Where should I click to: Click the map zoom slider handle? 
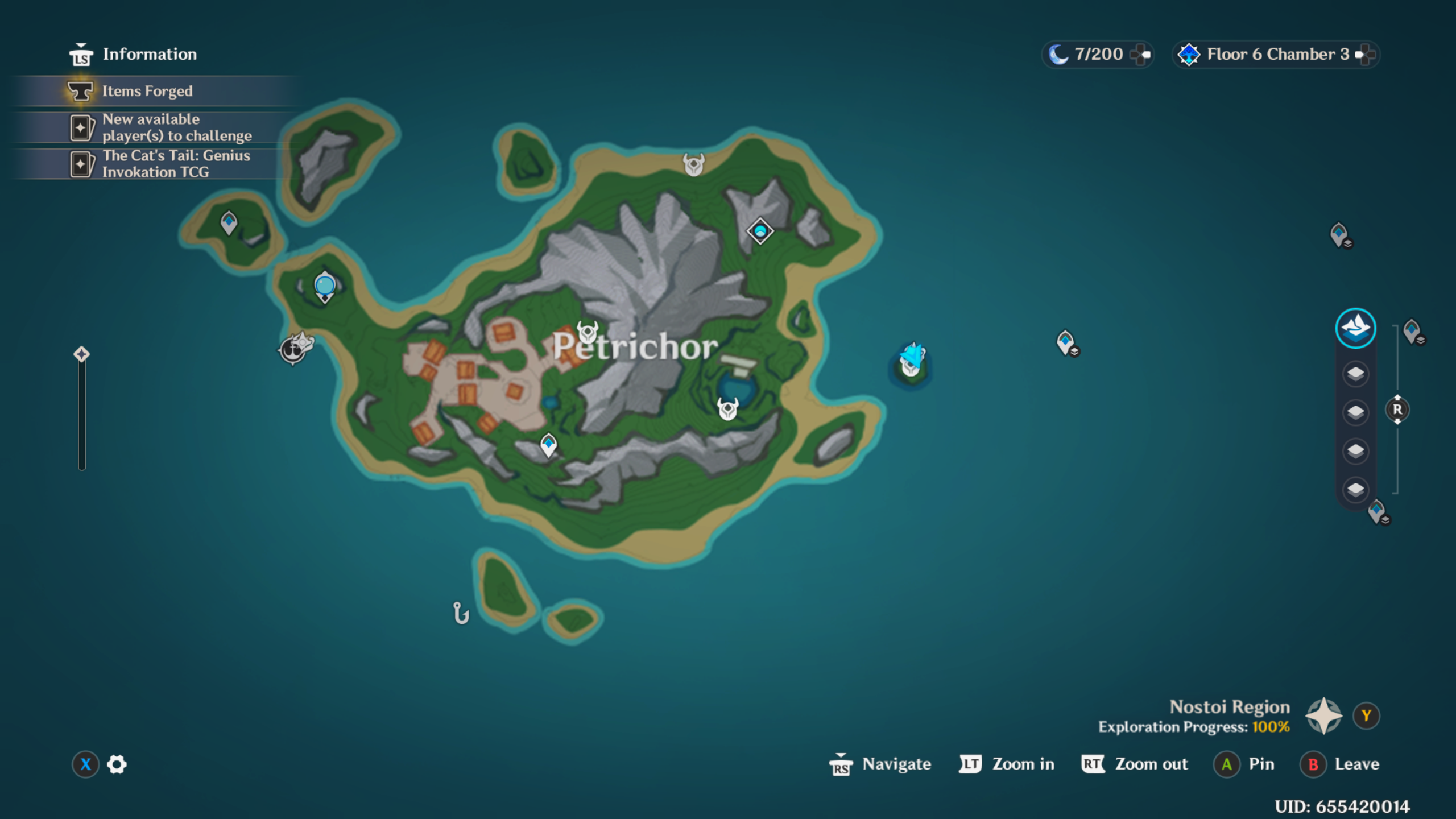(x=82, y=354)
